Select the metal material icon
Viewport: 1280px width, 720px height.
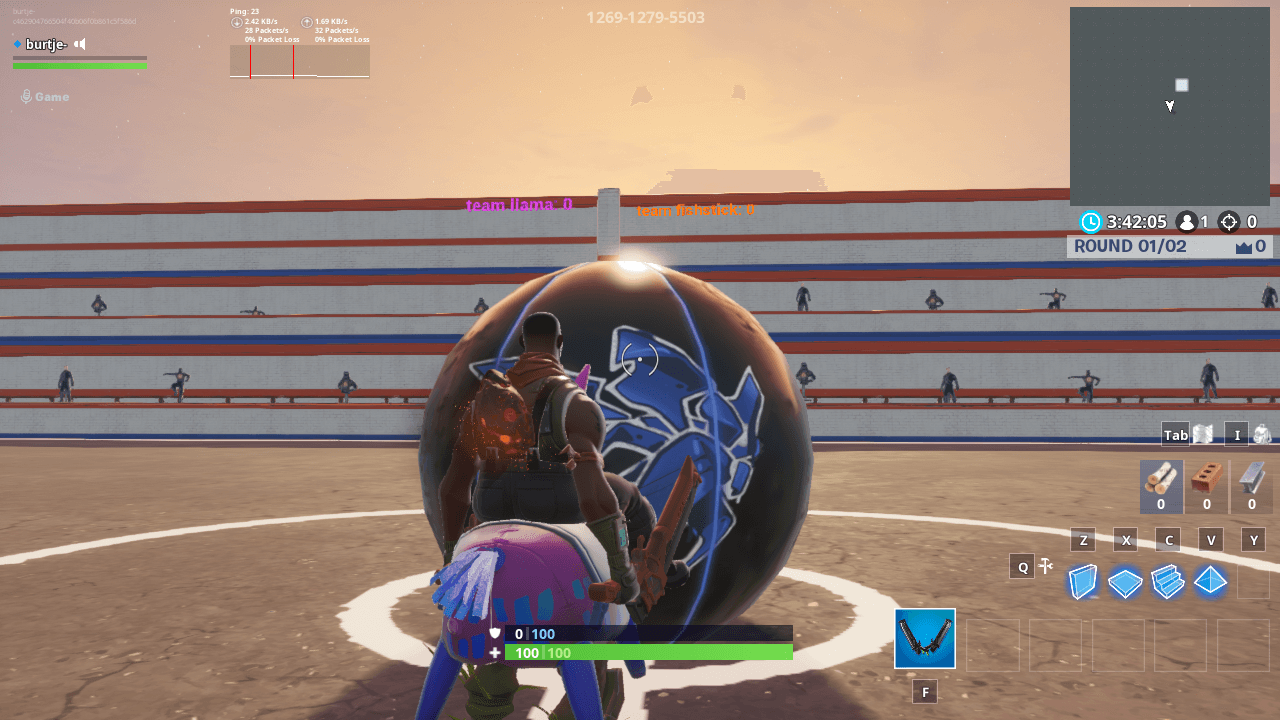point(1249,487)
